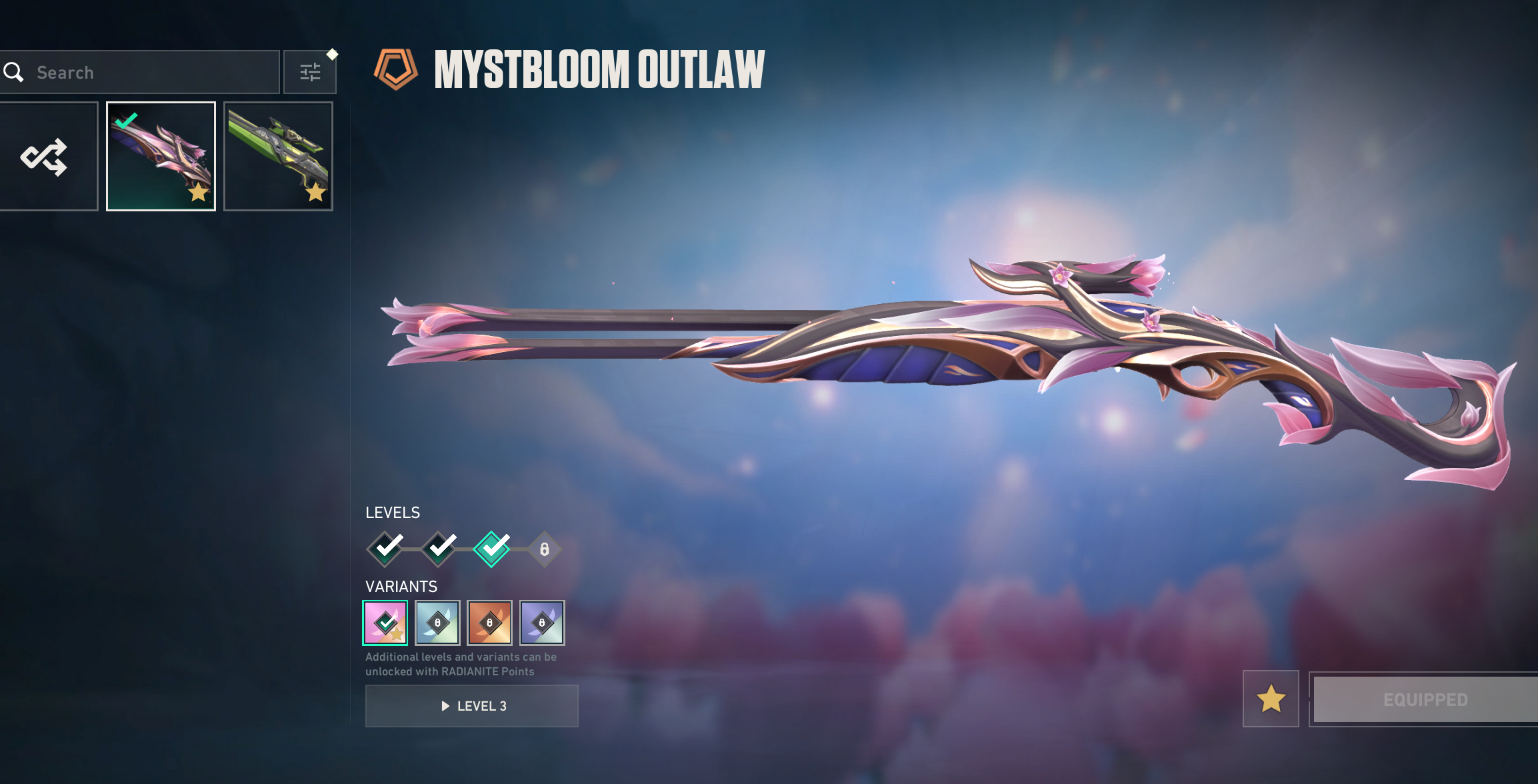Select the random skin shuffle tile
Image resolution: width=1538 pixels, height=784 pixels.
[x=45, y=157]
